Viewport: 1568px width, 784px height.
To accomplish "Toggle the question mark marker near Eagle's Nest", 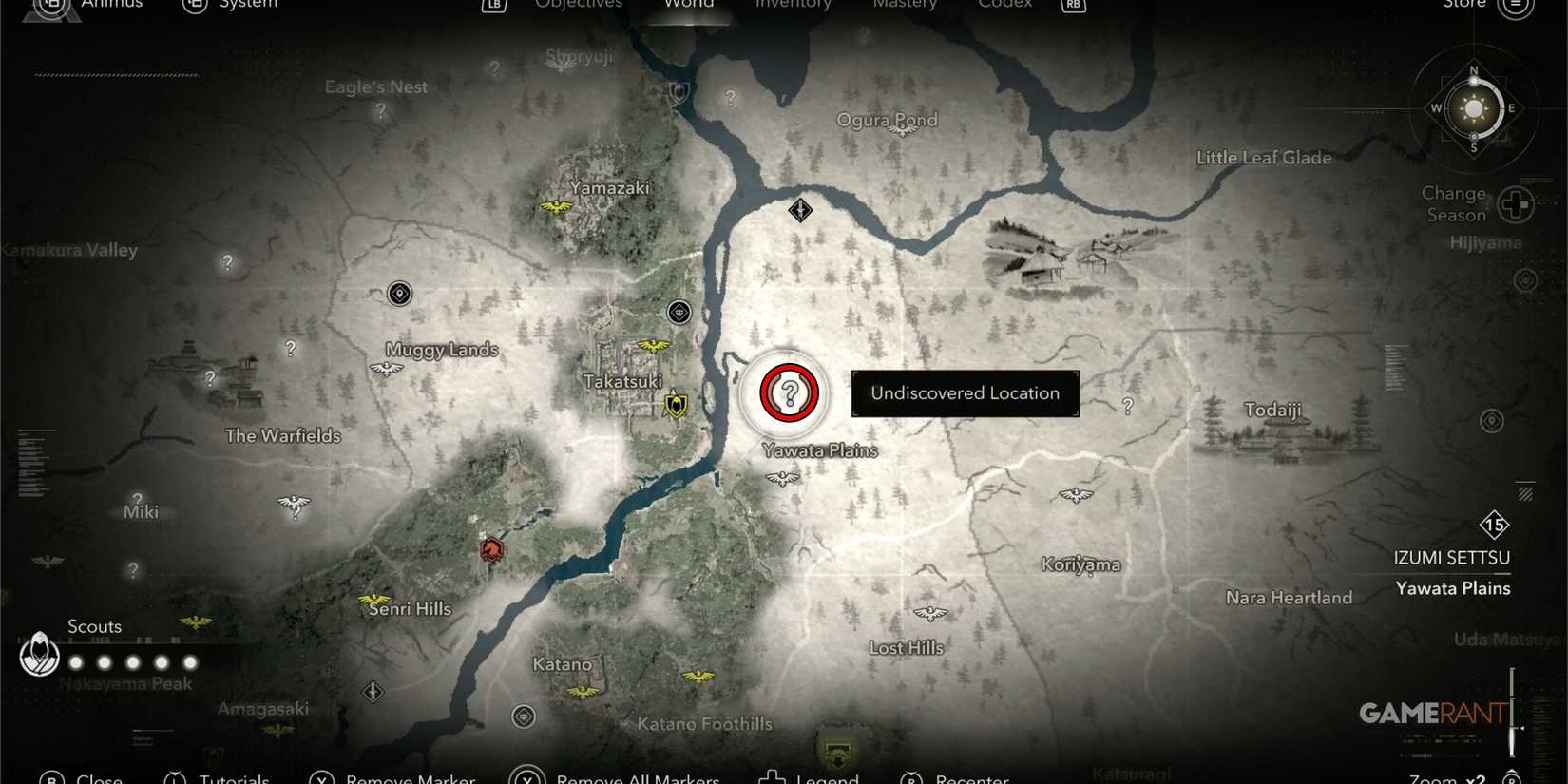I will point(379,111).
